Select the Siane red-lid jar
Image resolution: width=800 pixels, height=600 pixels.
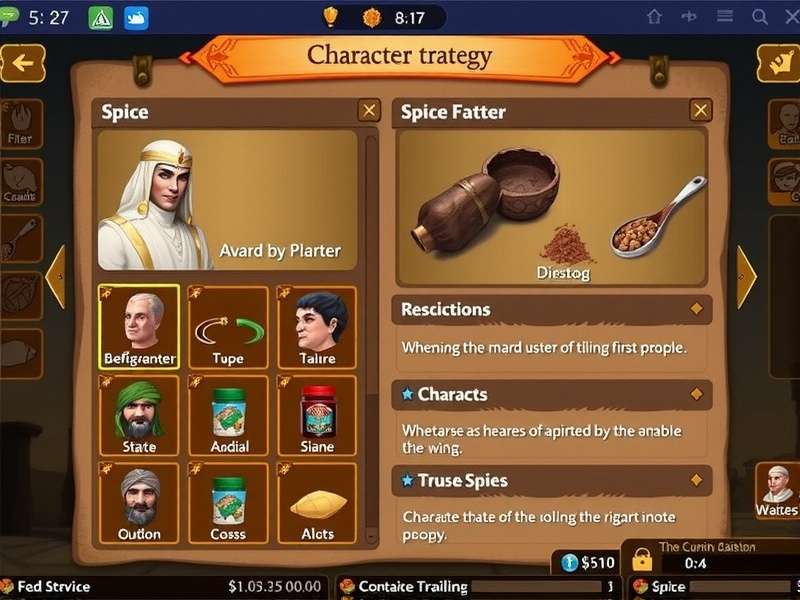click(x=317, y=415)
